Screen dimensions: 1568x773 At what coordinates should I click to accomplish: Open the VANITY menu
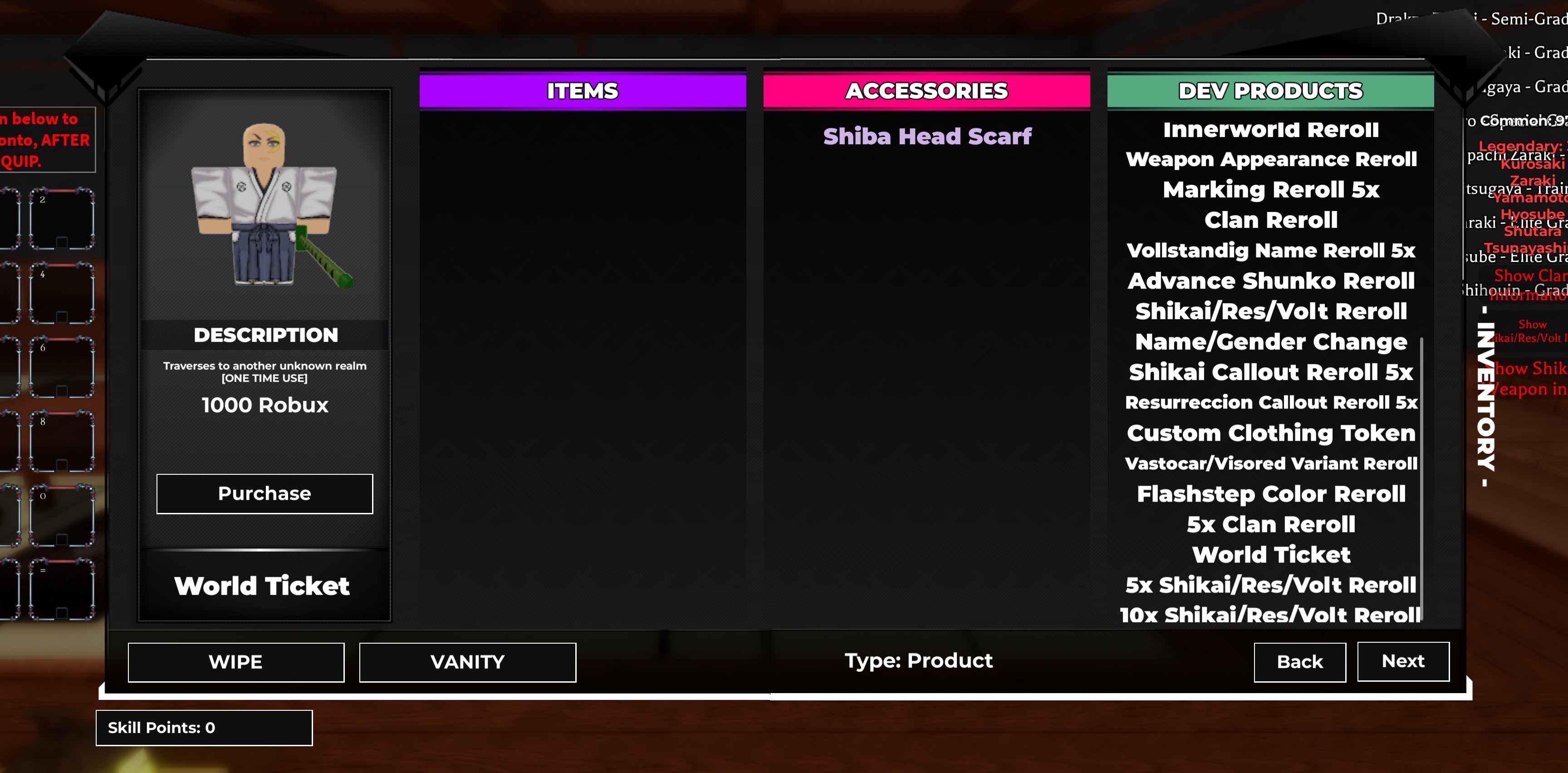click(x=467, y=662)
